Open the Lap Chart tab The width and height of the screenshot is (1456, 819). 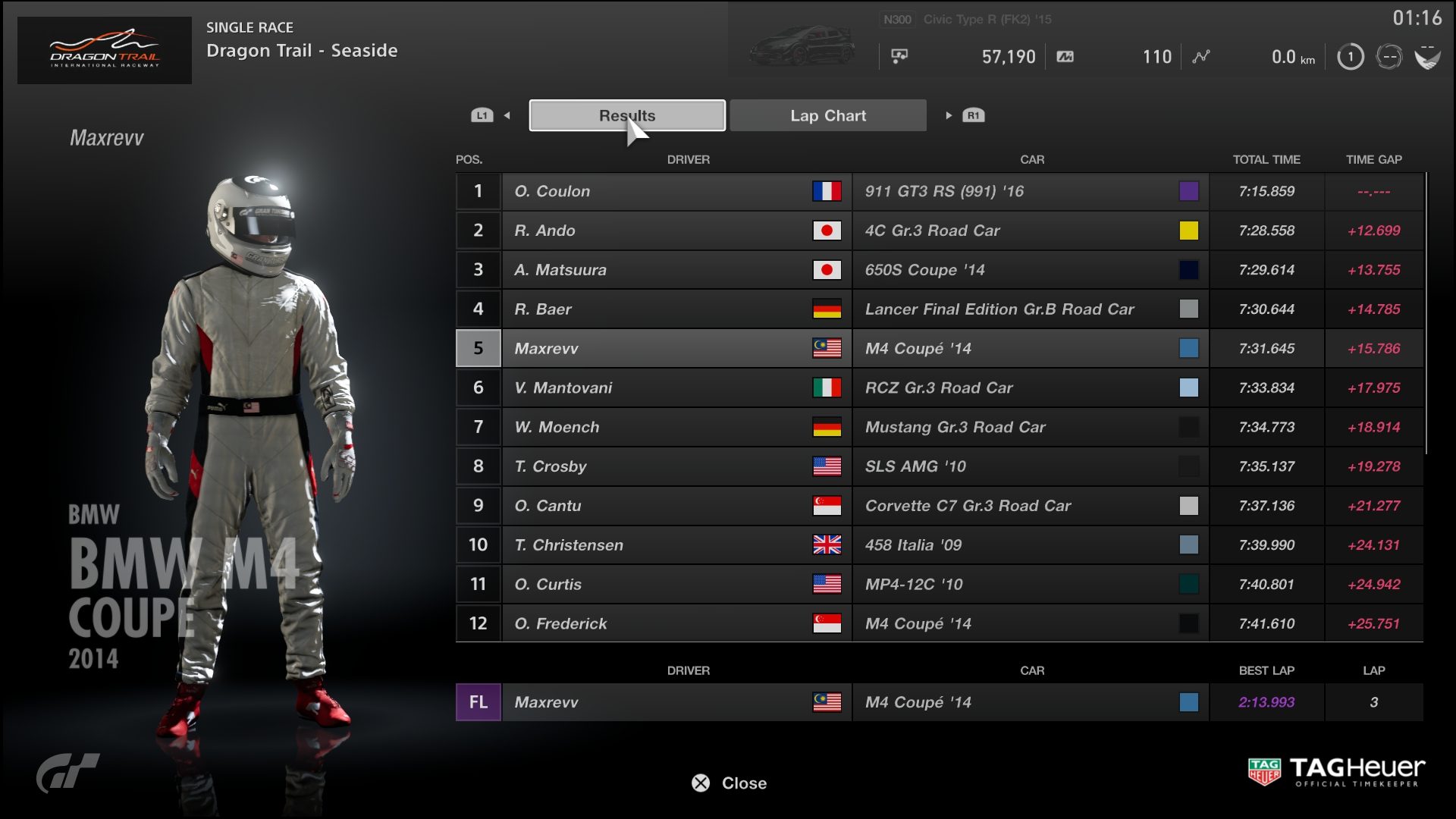[x=828, y=115]
